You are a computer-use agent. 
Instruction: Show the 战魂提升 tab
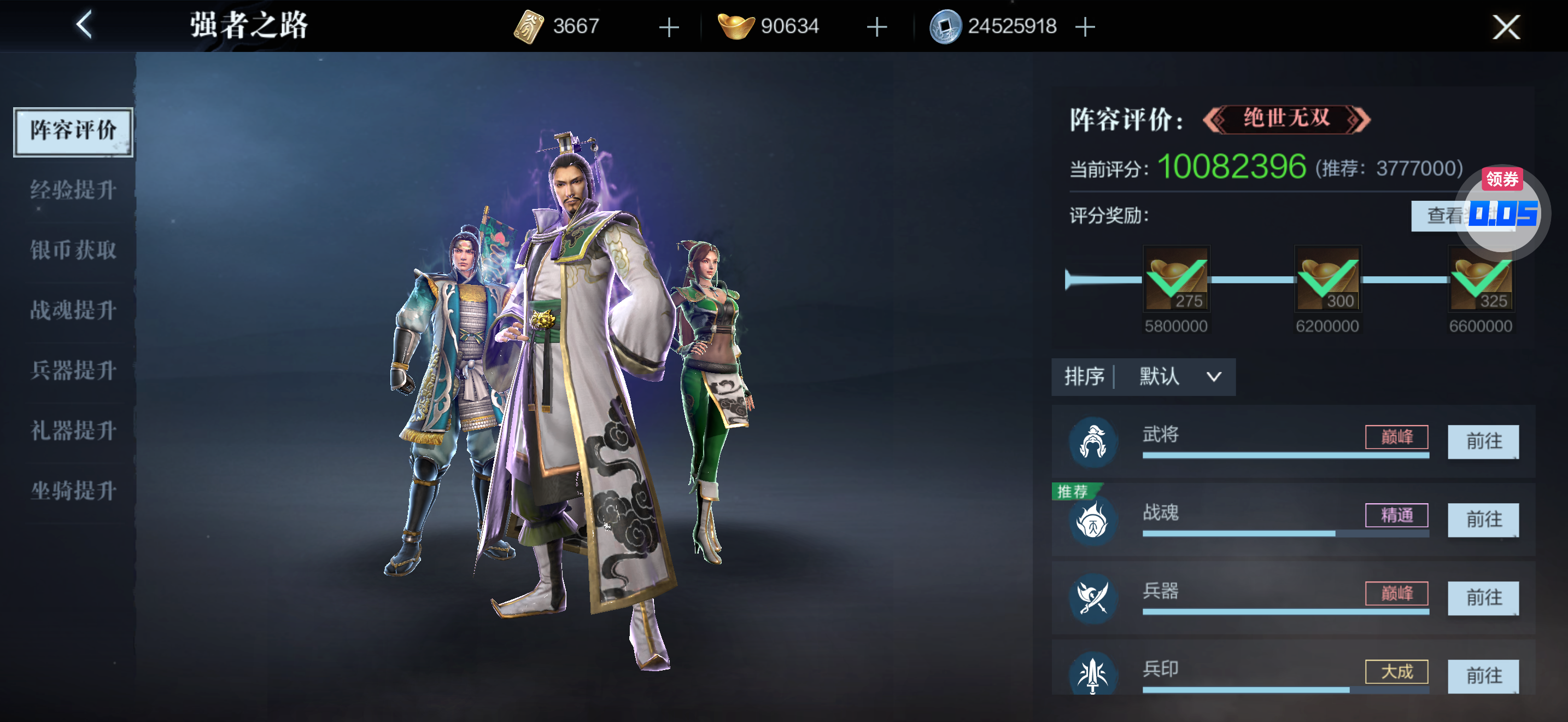pos(73,311)
